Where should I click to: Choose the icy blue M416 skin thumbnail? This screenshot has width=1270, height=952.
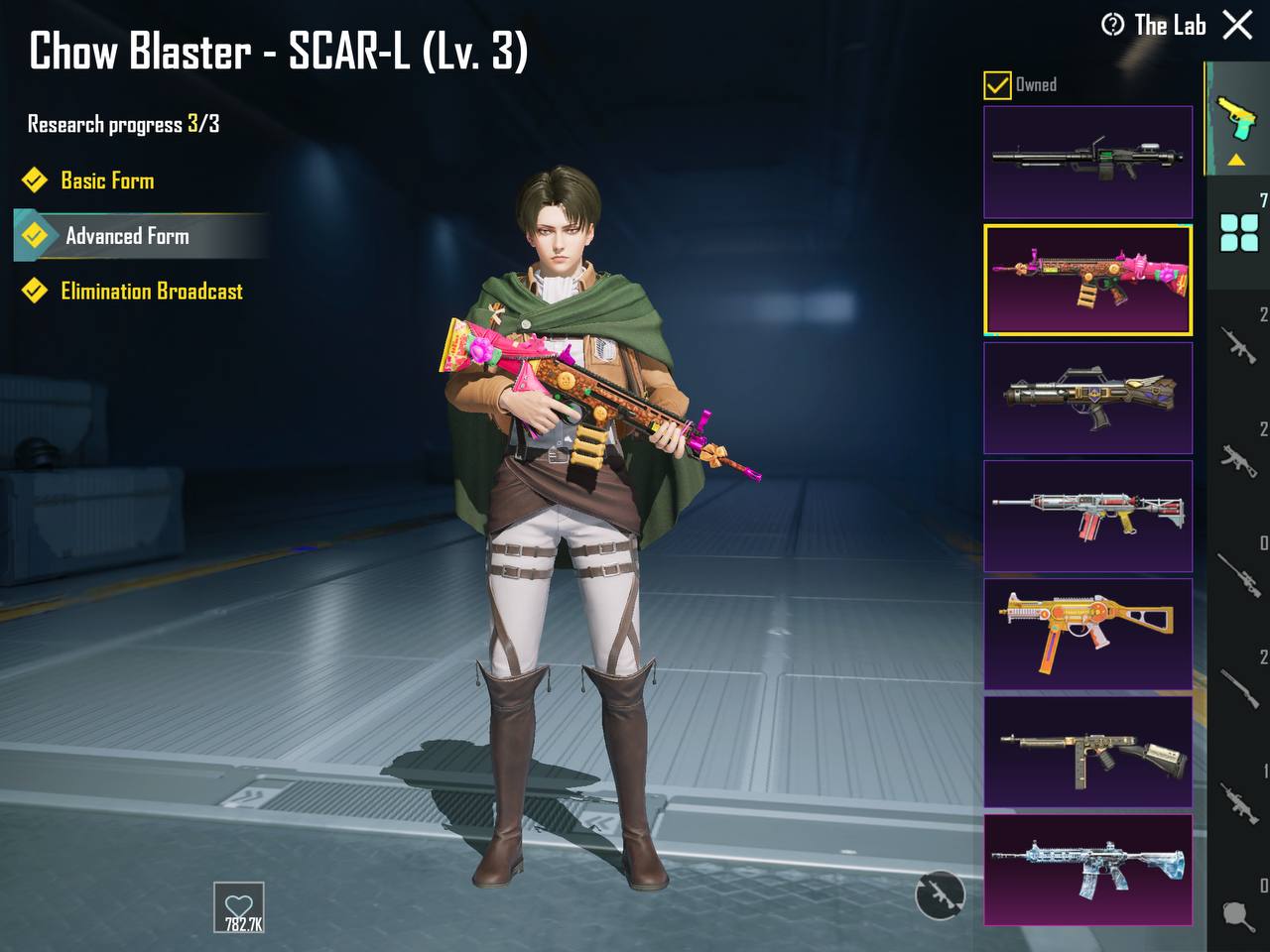(1087, 870)
